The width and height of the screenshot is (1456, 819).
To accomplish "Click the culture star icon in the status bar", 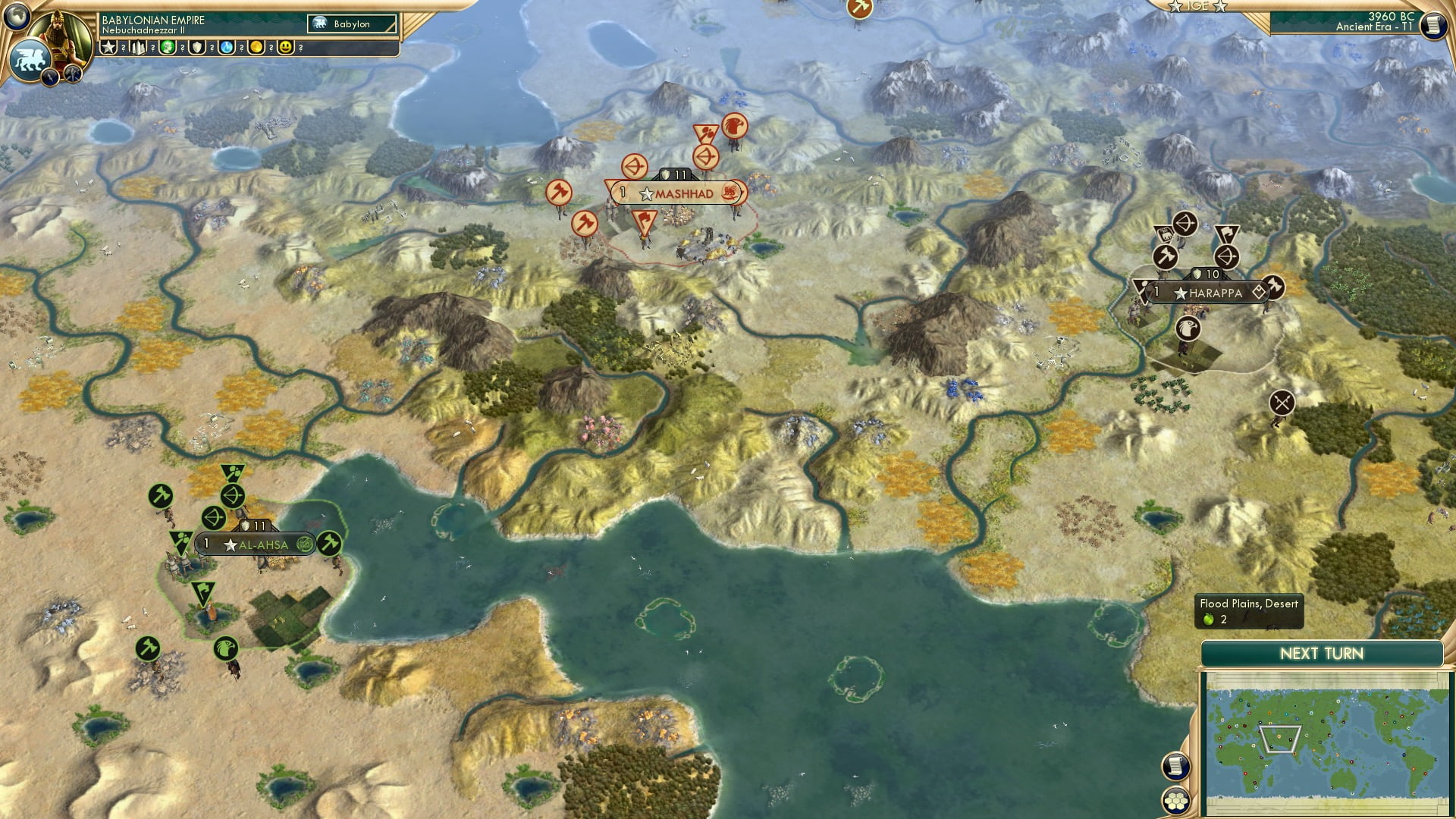I will pos(109,46).
